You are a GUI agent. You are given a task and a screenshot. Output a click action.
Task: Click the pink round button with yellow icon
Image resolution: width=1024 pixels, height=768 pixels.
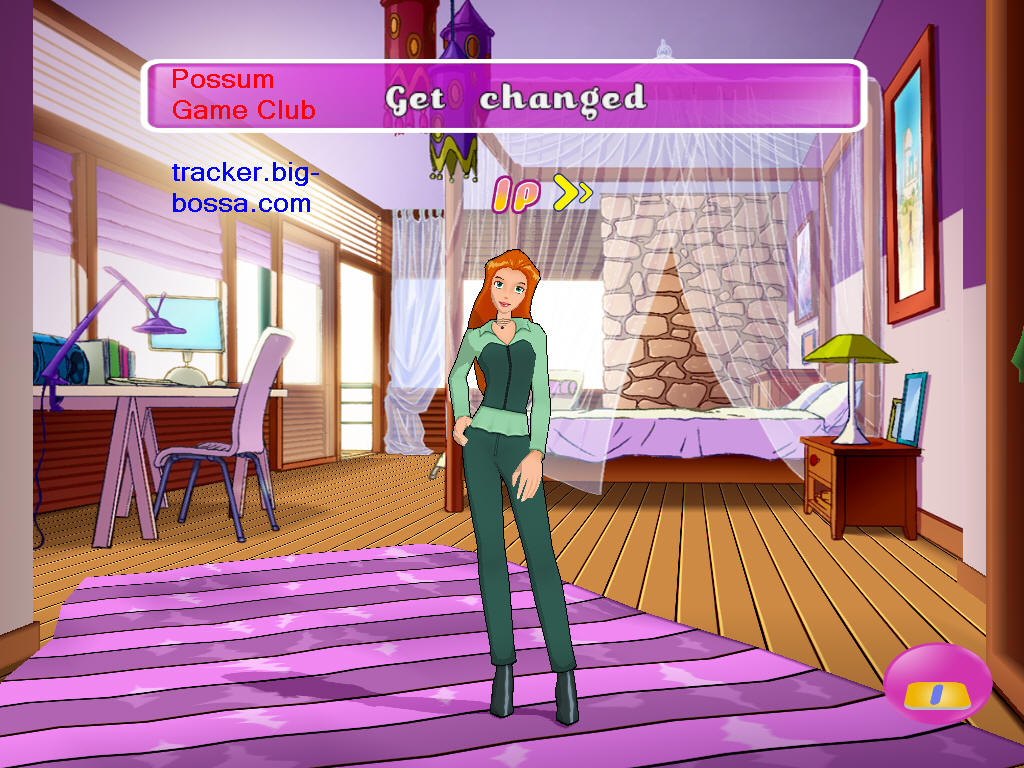coord(937,684)
